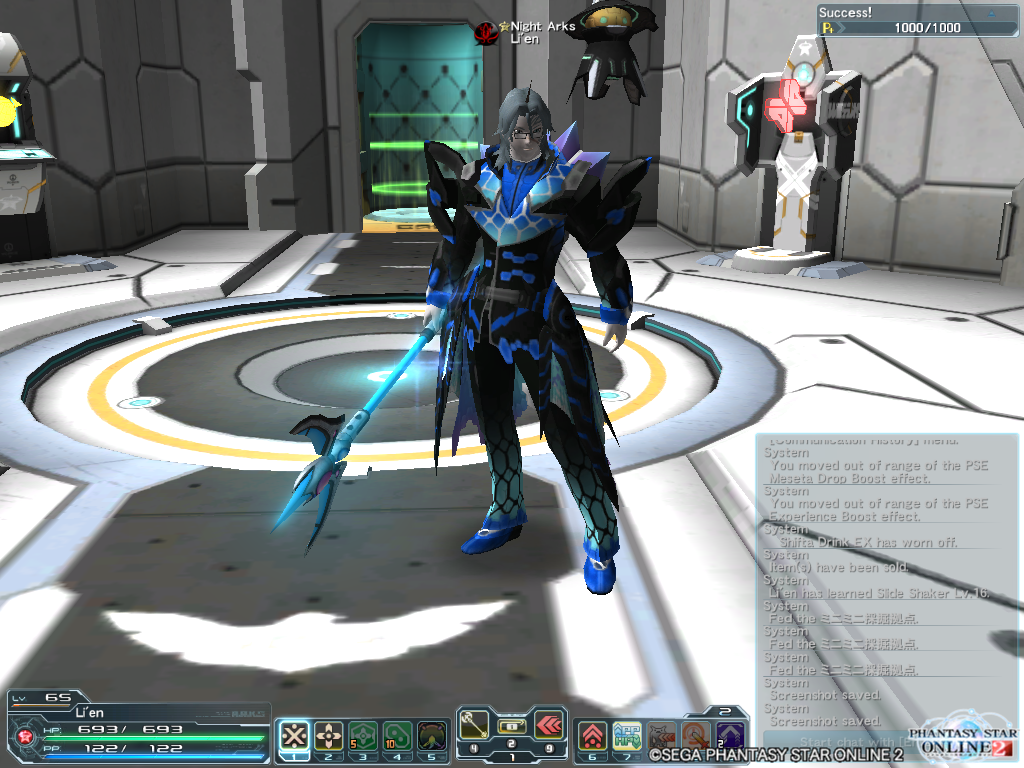Use the green item marked 5 in slot 3
The height and width of the screenshot is (768, 1024).
362,736
